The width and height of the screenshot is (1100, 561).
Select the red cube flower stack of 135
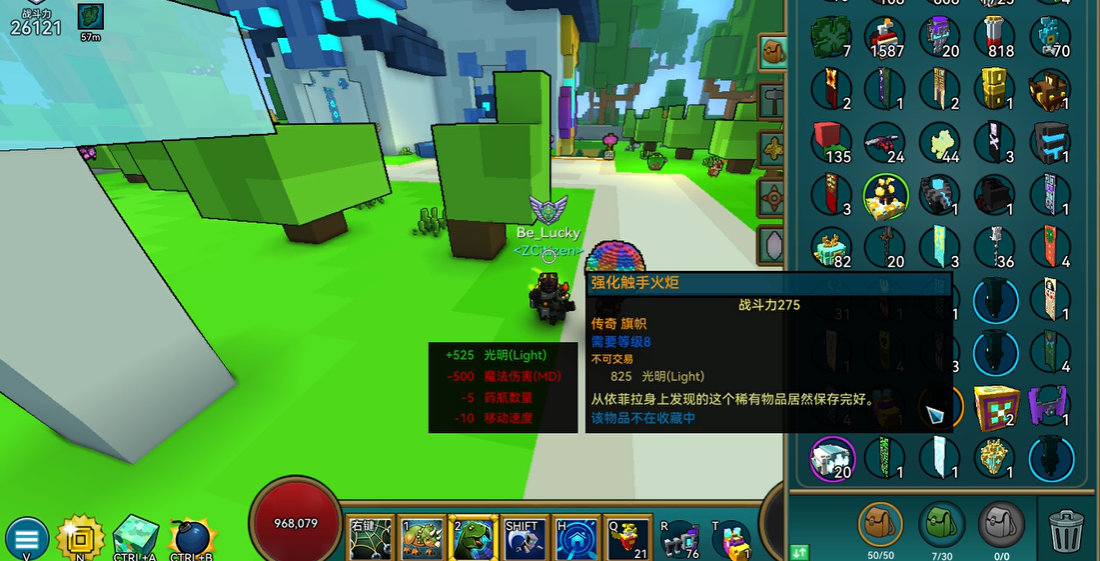[x=830, y=142]
